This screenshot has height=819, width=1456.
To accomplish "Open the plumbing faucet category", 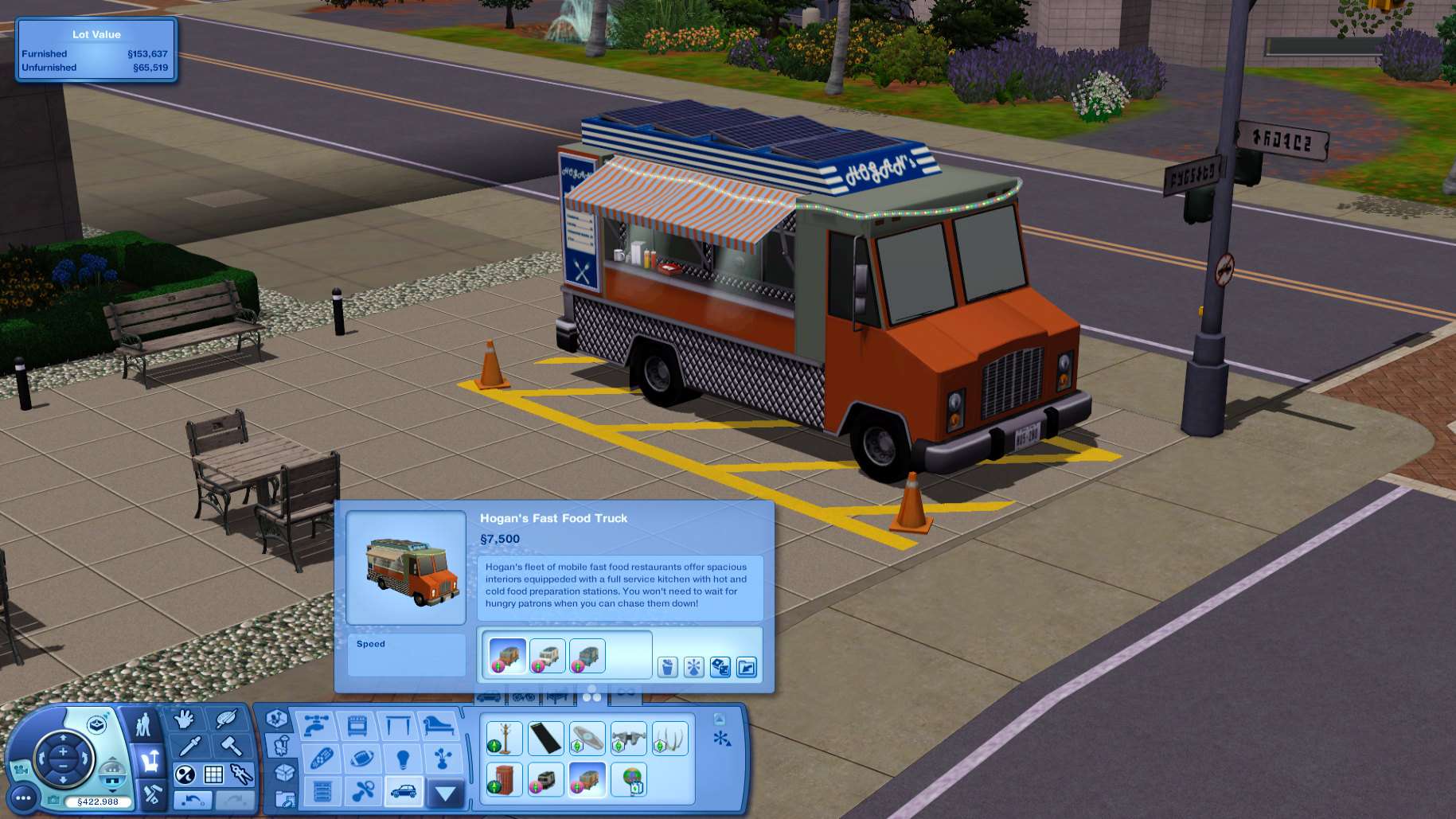I will point(316,725).
